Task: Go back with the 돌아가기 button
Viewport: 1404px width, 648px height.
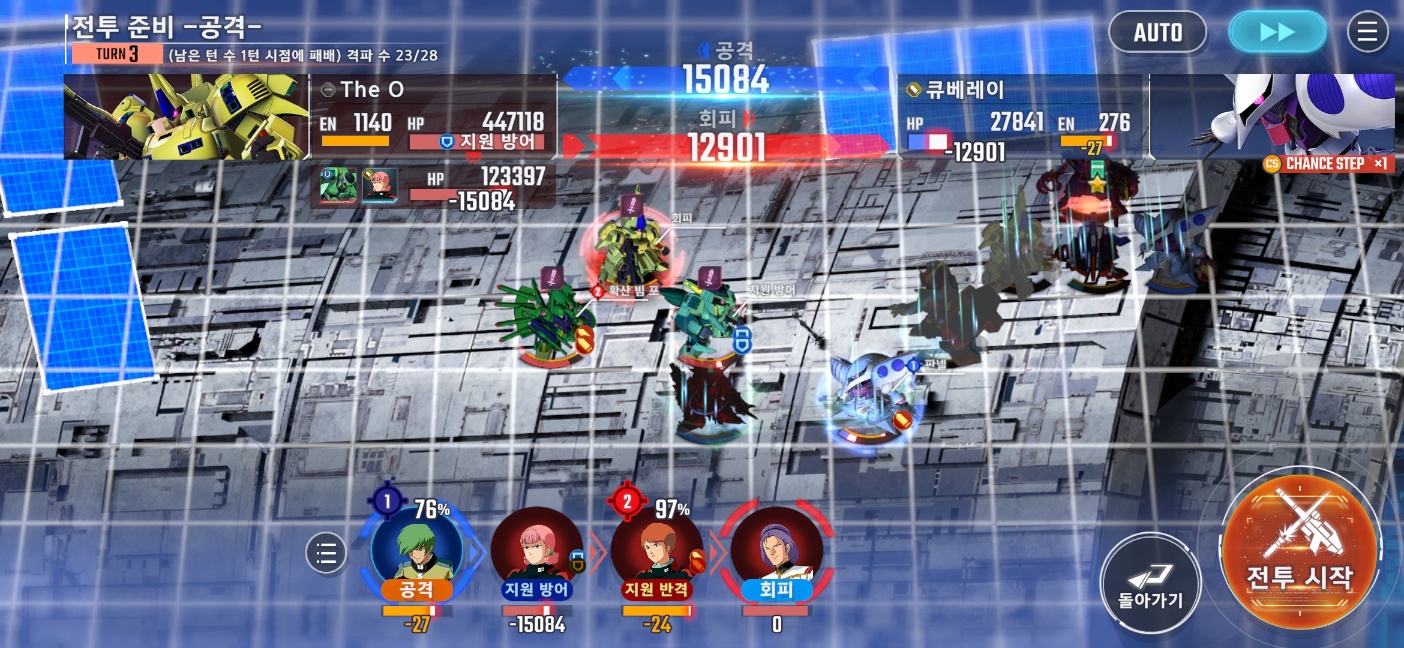Action: click(x=1150, y=583)
